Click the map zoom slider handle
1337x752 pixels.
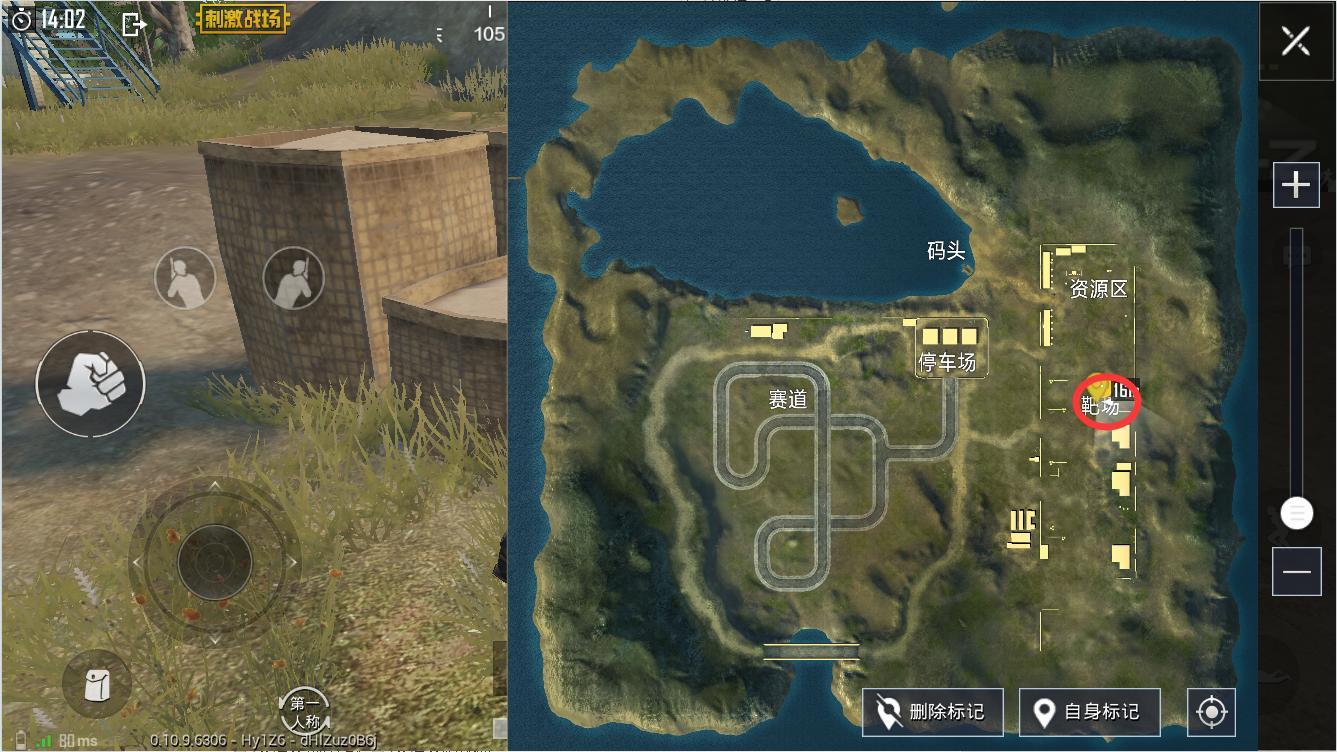pyautogui.click(x=1297, y=514)
